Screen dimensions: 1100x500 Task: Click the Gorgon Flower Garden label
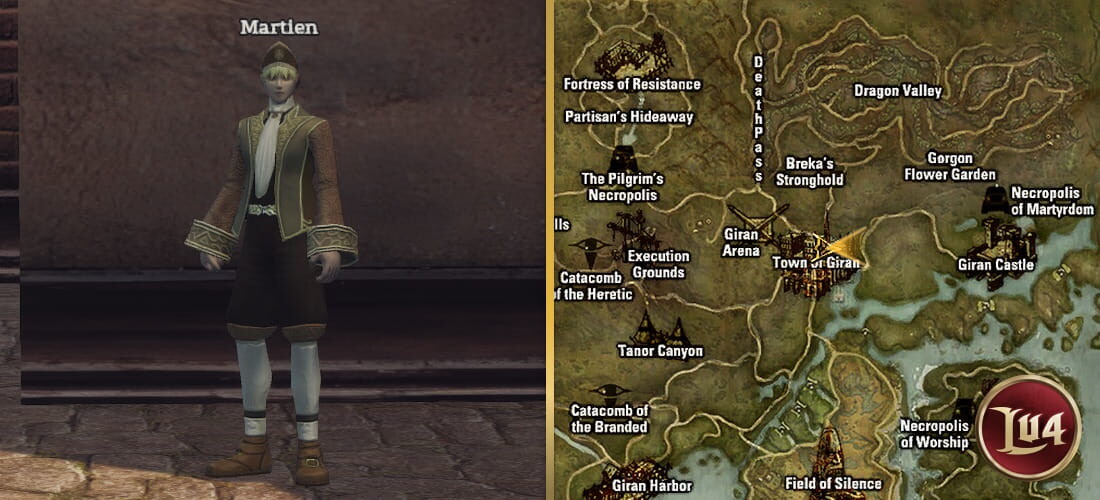pyautogui.click(x=951, y=167)
